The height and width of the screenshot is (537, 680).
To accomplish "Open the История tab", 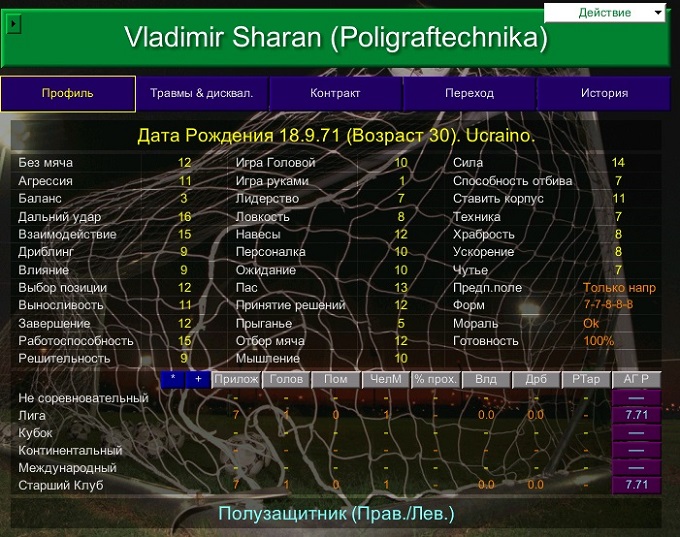I will [x=604, y=93].
